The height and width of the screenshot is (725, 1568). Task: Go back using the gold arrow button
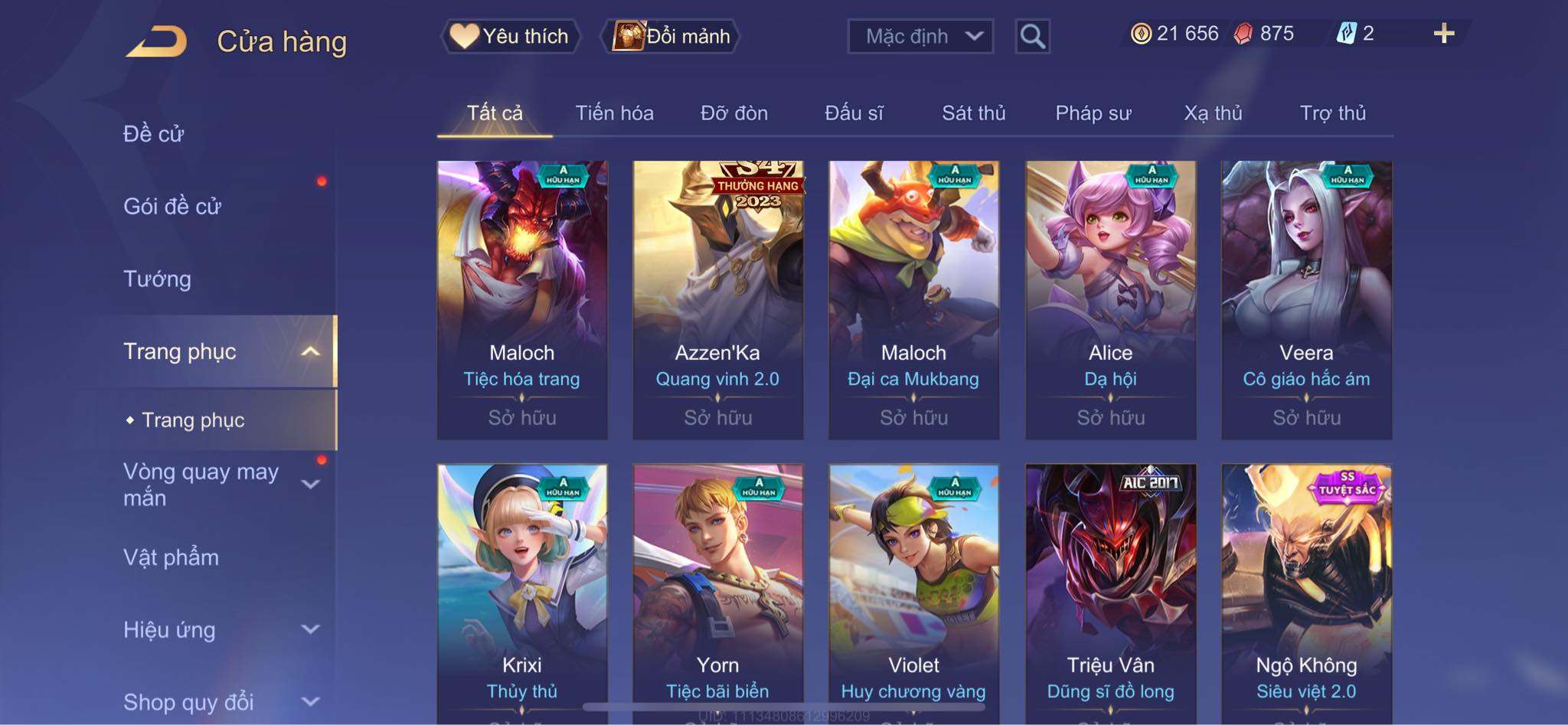tap(157, 41)
